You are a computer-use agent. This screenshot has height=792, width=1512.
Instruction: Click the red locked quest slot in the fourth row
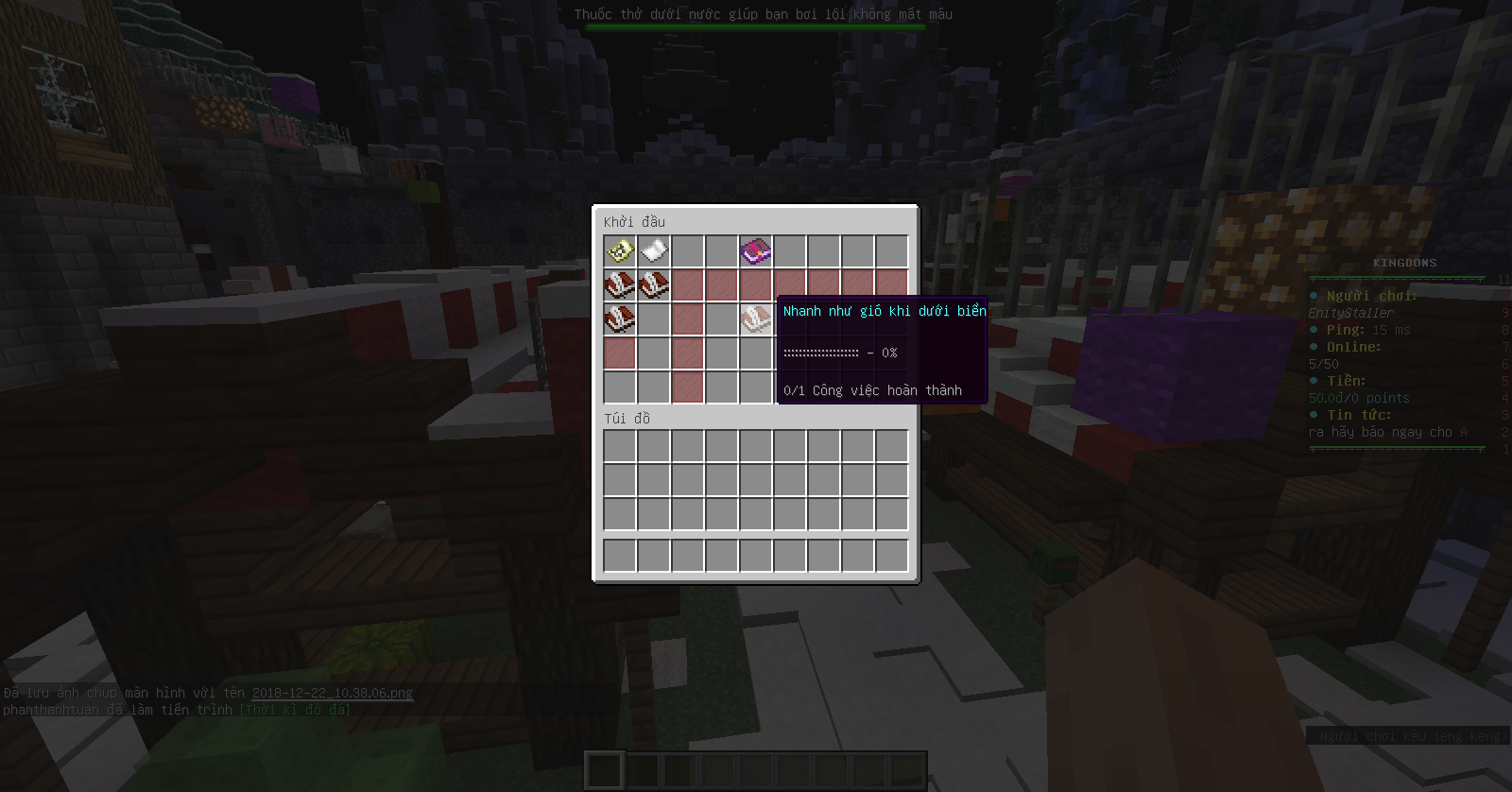click(x=619, y=353)
